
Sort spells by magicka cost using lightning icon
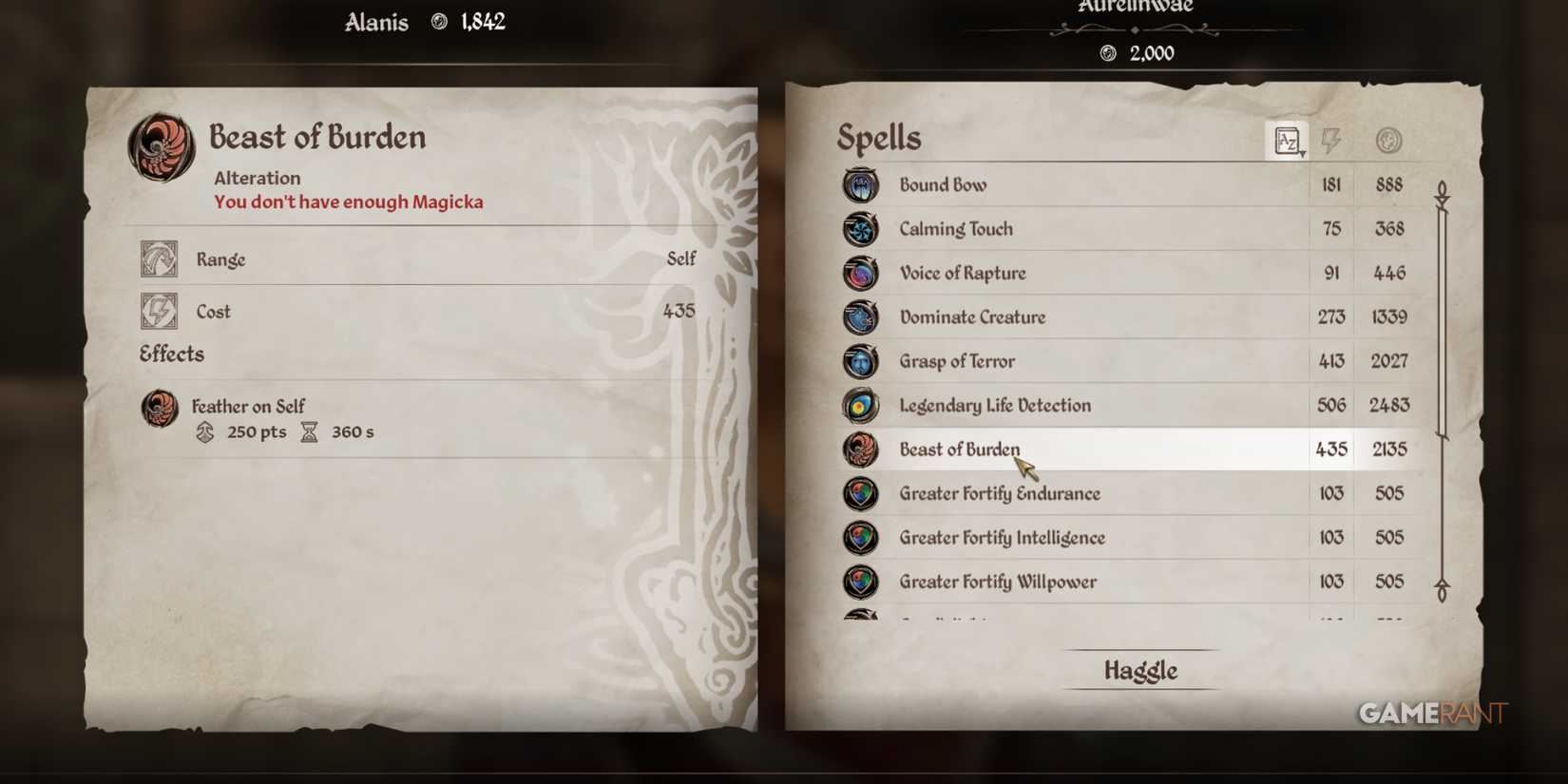(x=1331, y=139)
